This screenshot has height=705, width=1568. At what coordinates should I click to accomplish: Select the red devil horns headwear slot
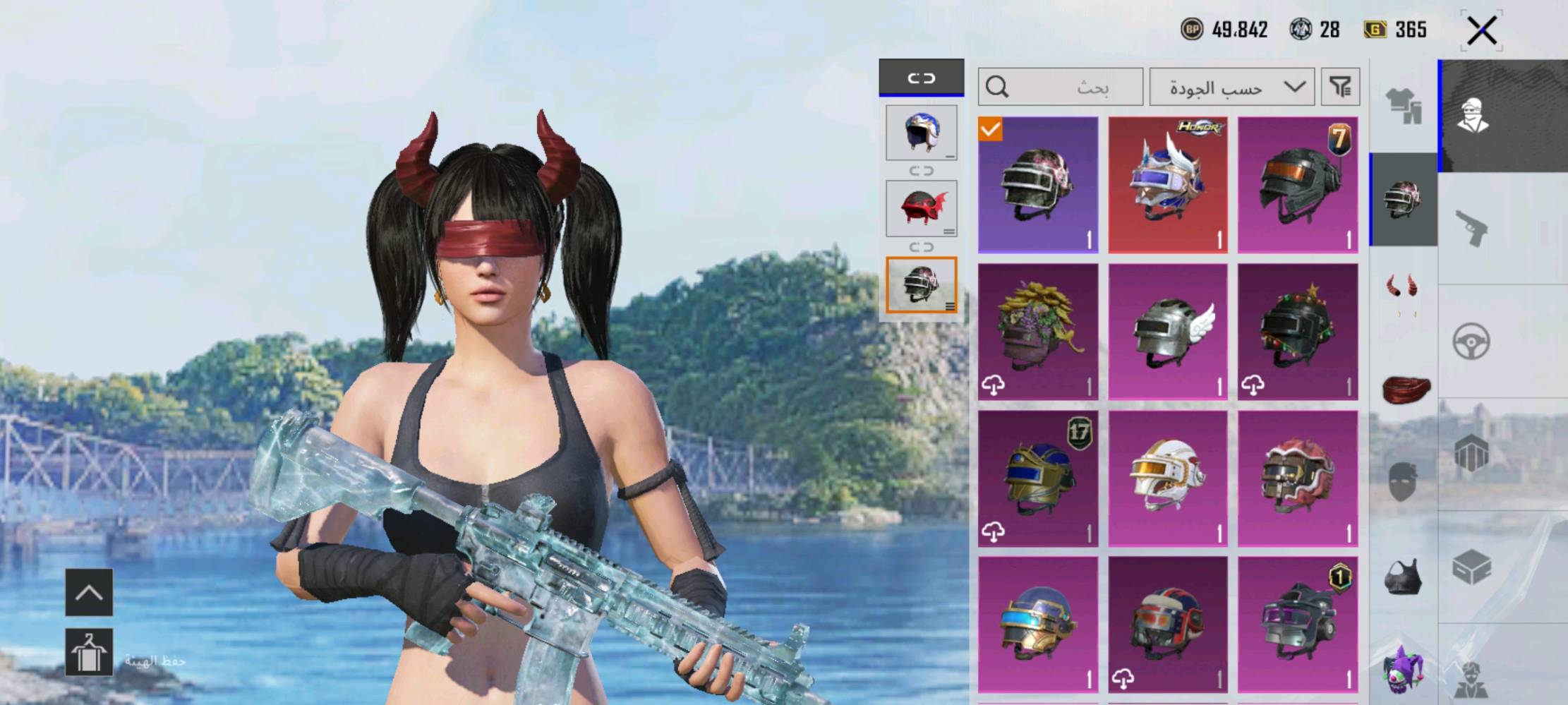[x=1403, y=289]
